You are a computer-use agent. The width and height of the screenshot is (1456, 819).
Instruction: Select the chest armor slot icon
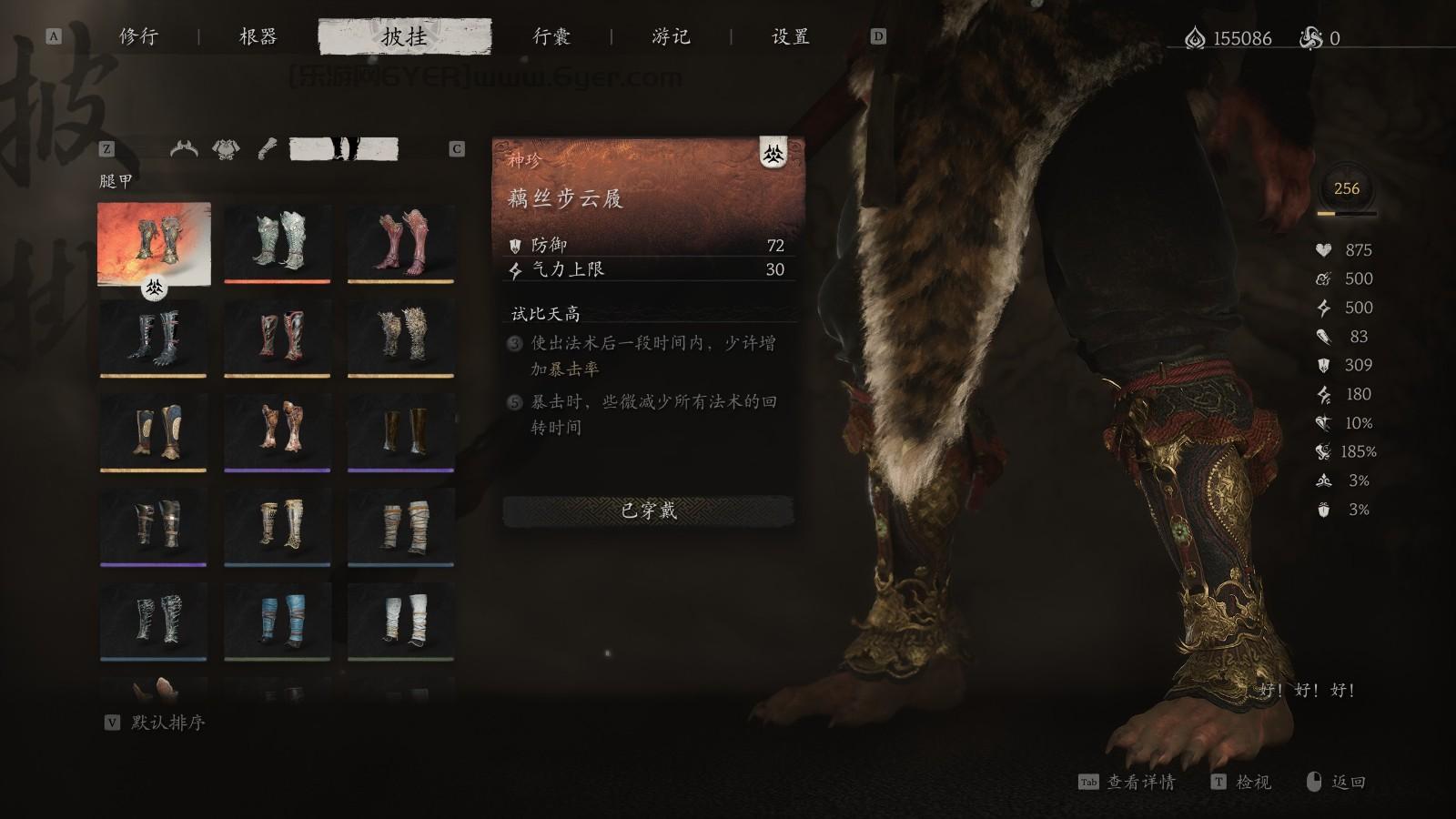tap(224, 147)
